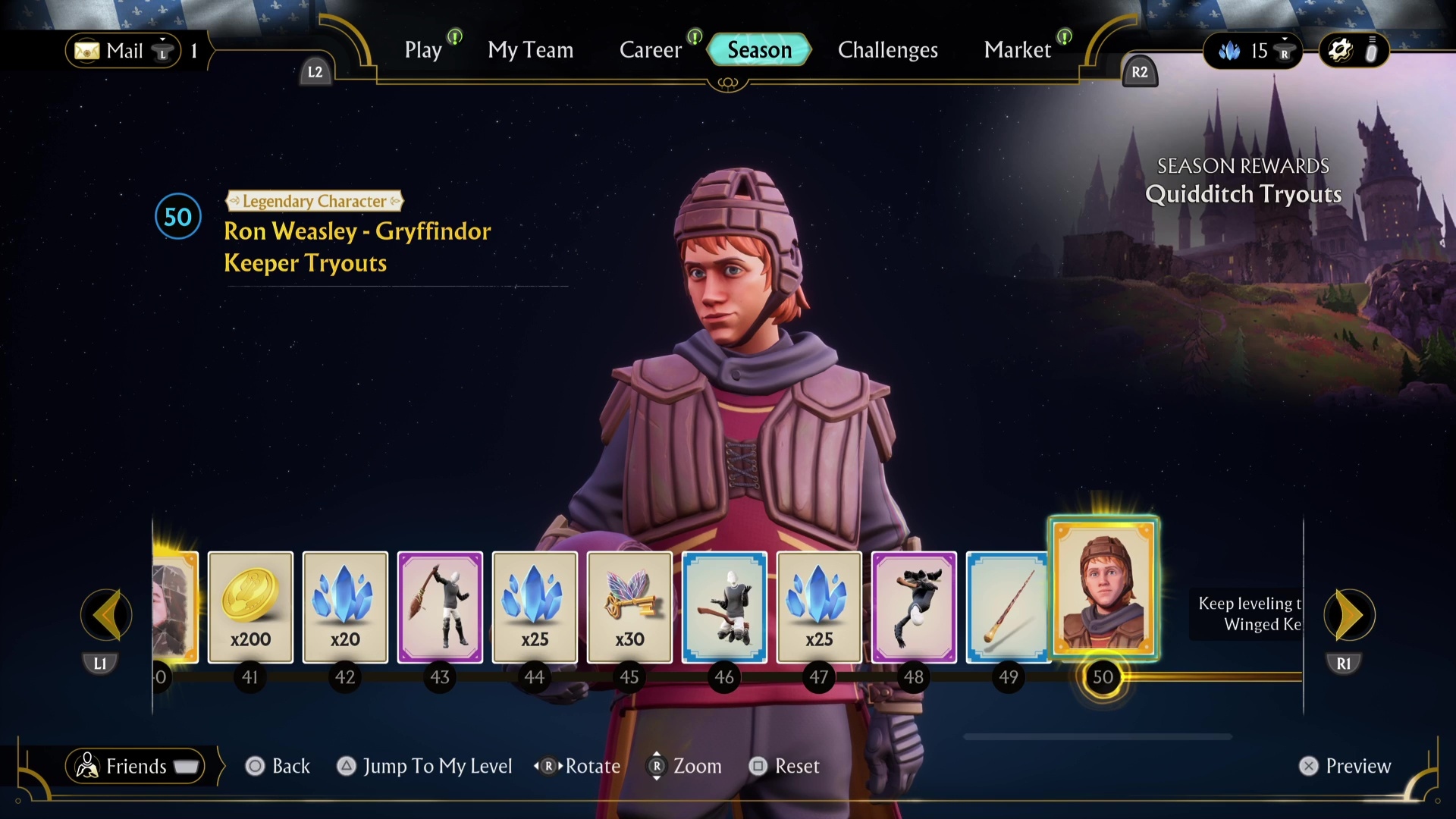Image resolution: width=1456 pixels, height=819 pixels.
Task: Click the left arrow to scroll rewards back
Action: (105, 616)
